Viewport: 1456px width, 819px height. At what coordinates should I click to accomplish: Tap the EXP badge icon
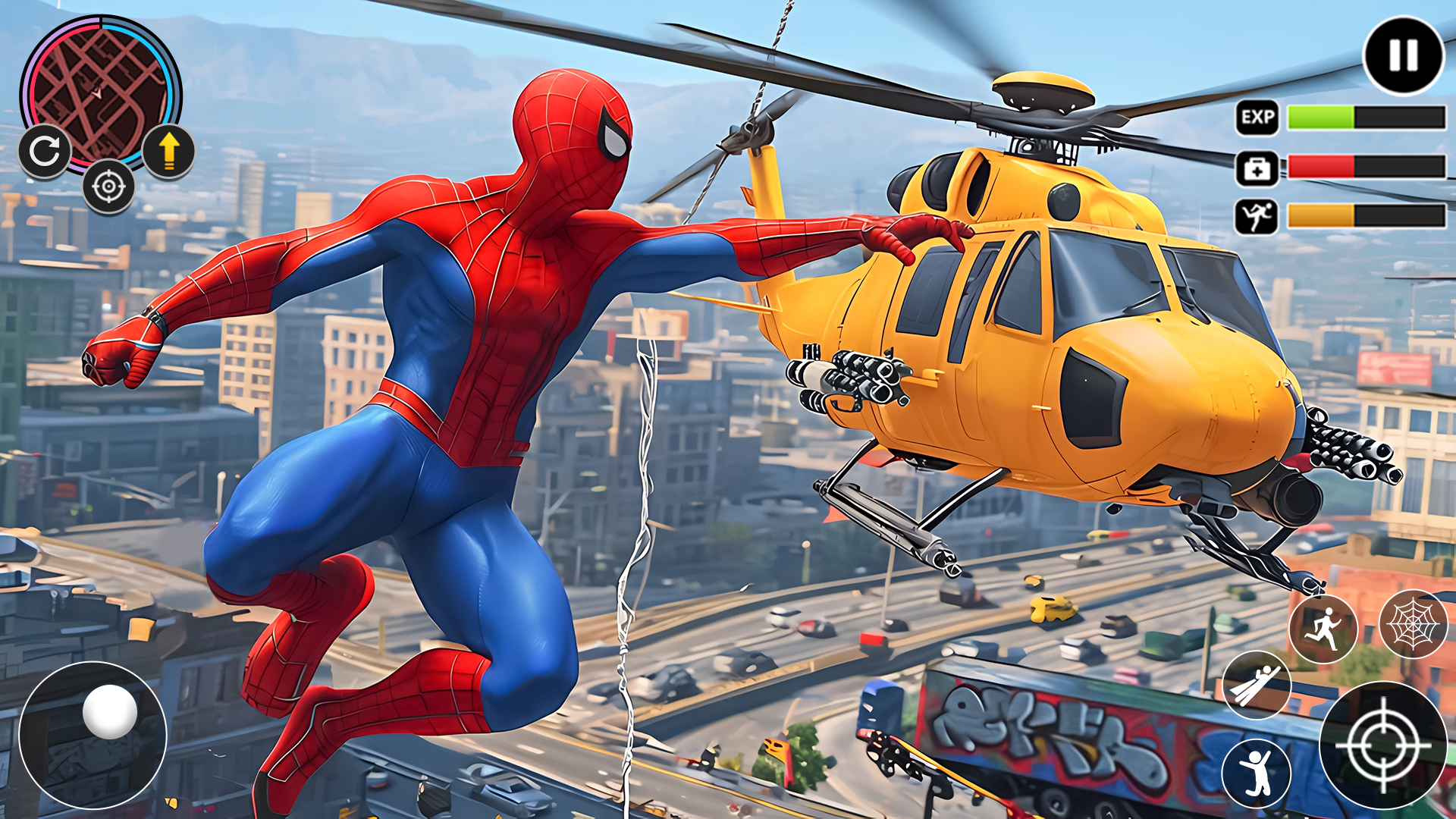[1257, 118]
